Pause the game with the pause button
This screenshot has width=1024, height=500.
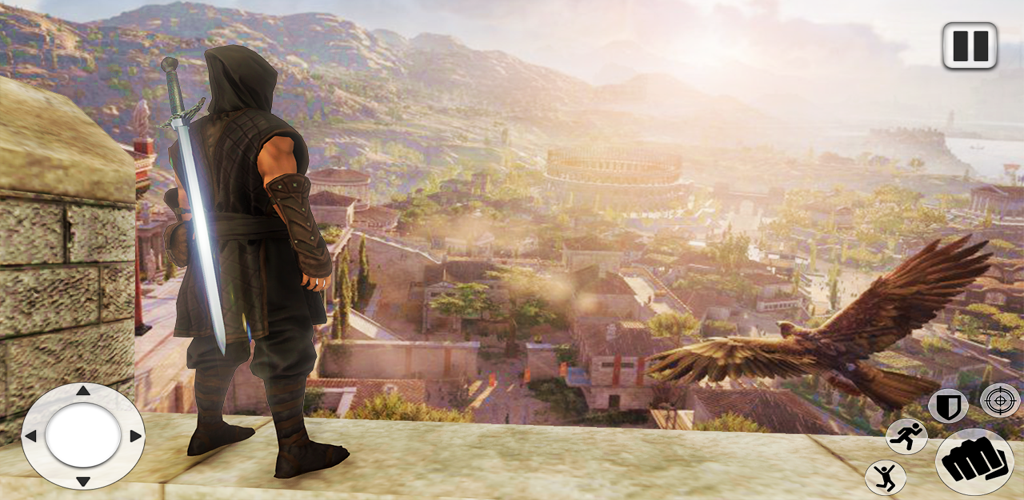(969, 46)
